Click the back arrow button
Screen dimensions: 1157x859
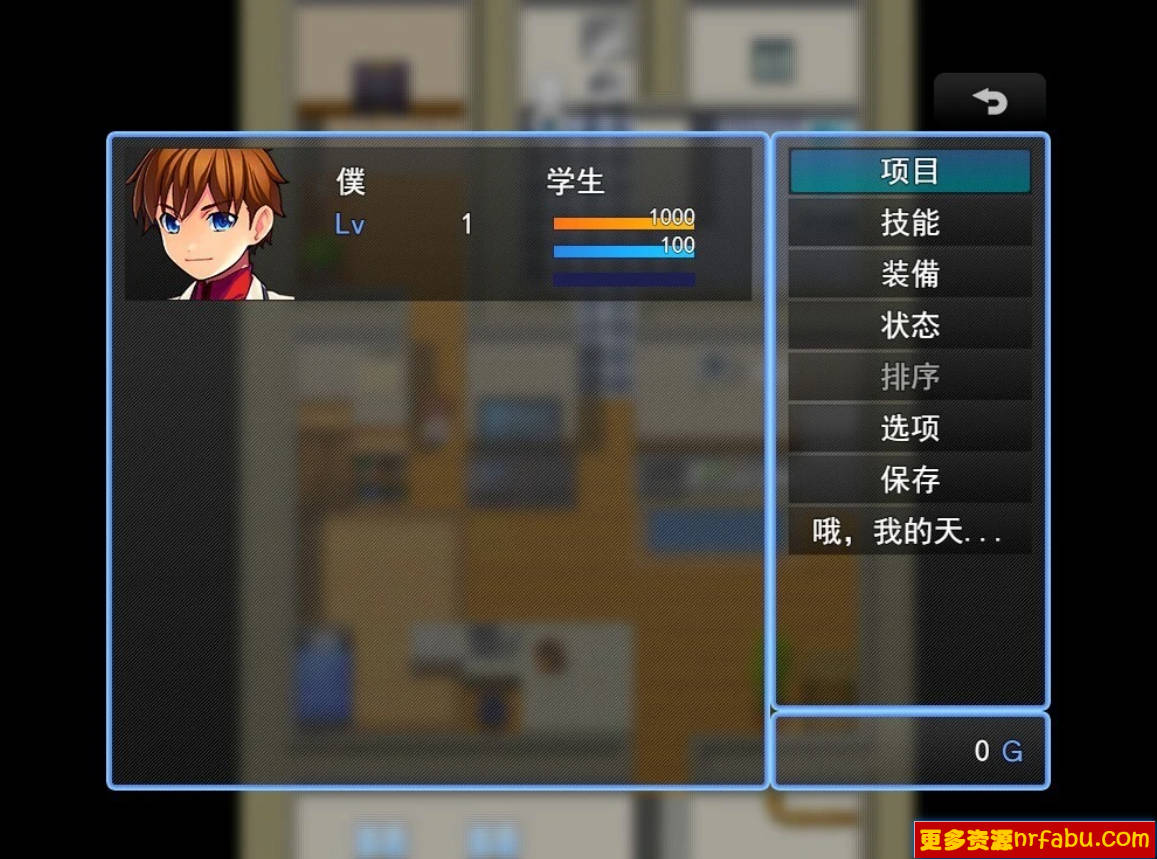(989, 101)
